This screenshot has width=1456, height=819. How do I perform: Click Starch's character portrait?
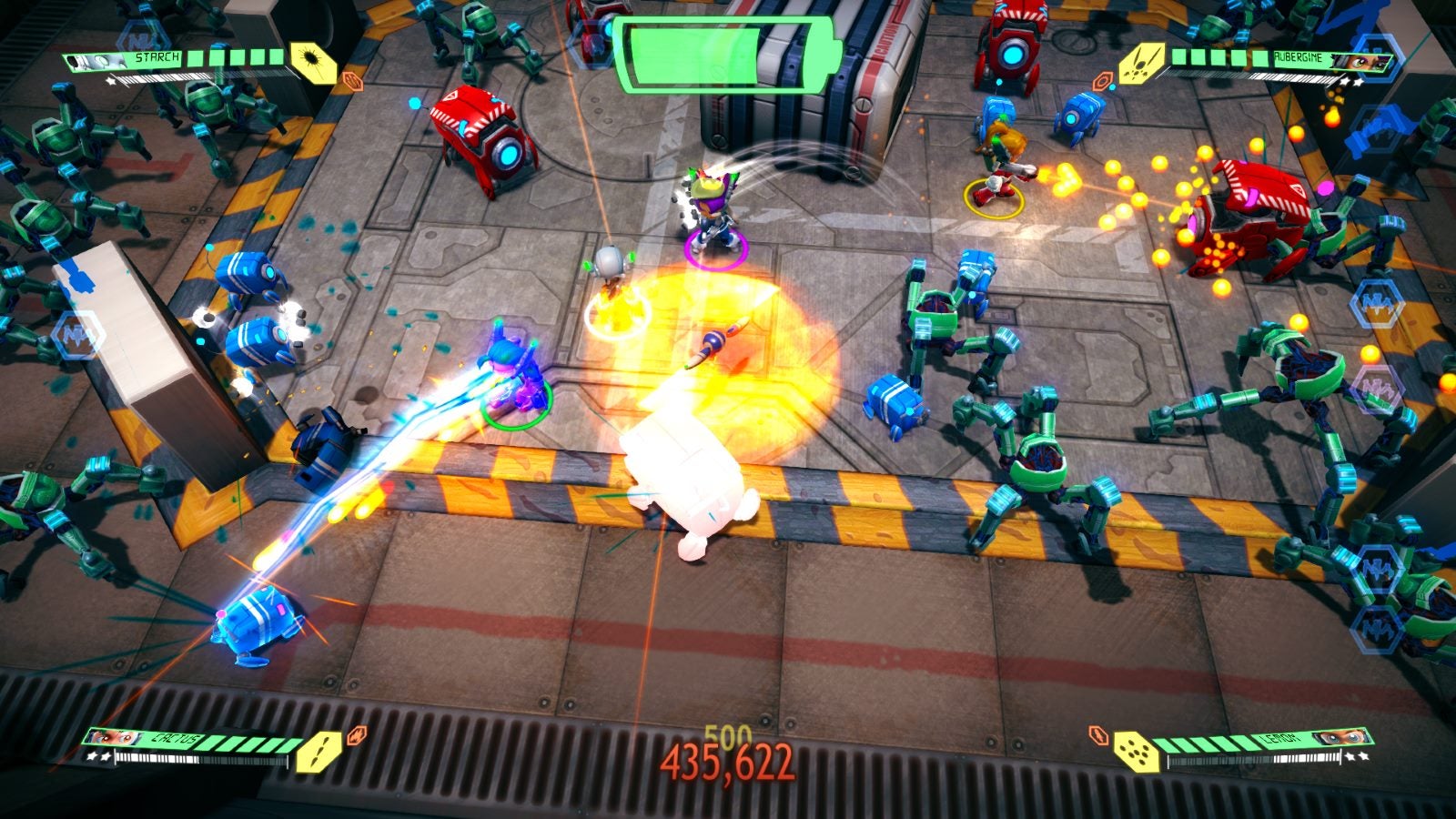point(96,61)
